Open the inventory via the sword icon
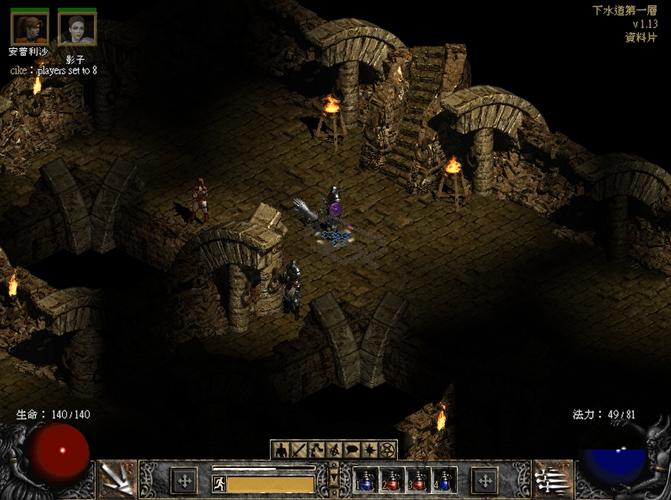 point(299,450)
